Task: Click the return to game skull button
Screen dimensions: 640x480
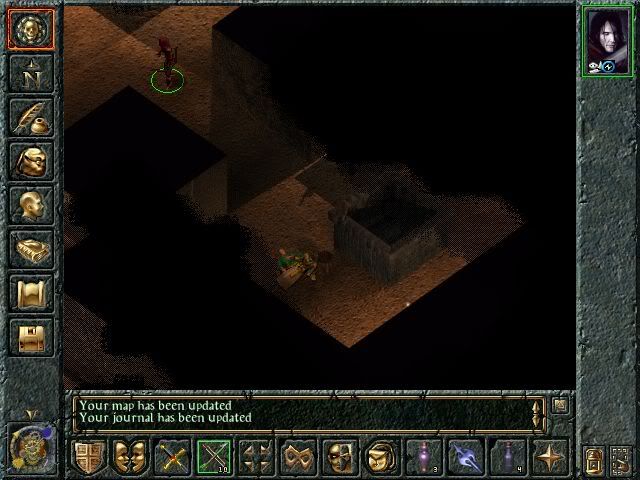Action: pyautogui.click(x=30, y=28)
